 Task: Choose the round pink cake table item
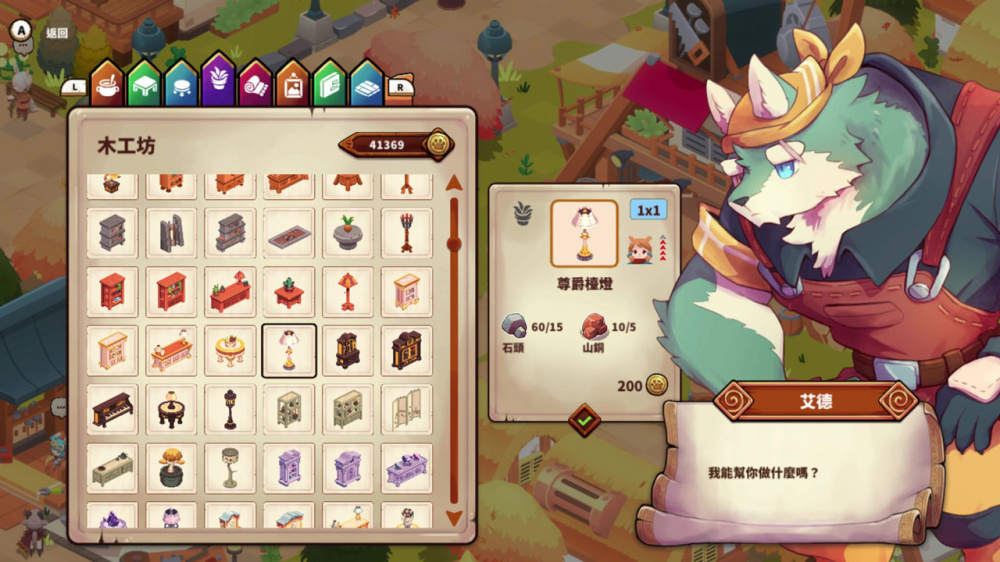click(230, 350)
